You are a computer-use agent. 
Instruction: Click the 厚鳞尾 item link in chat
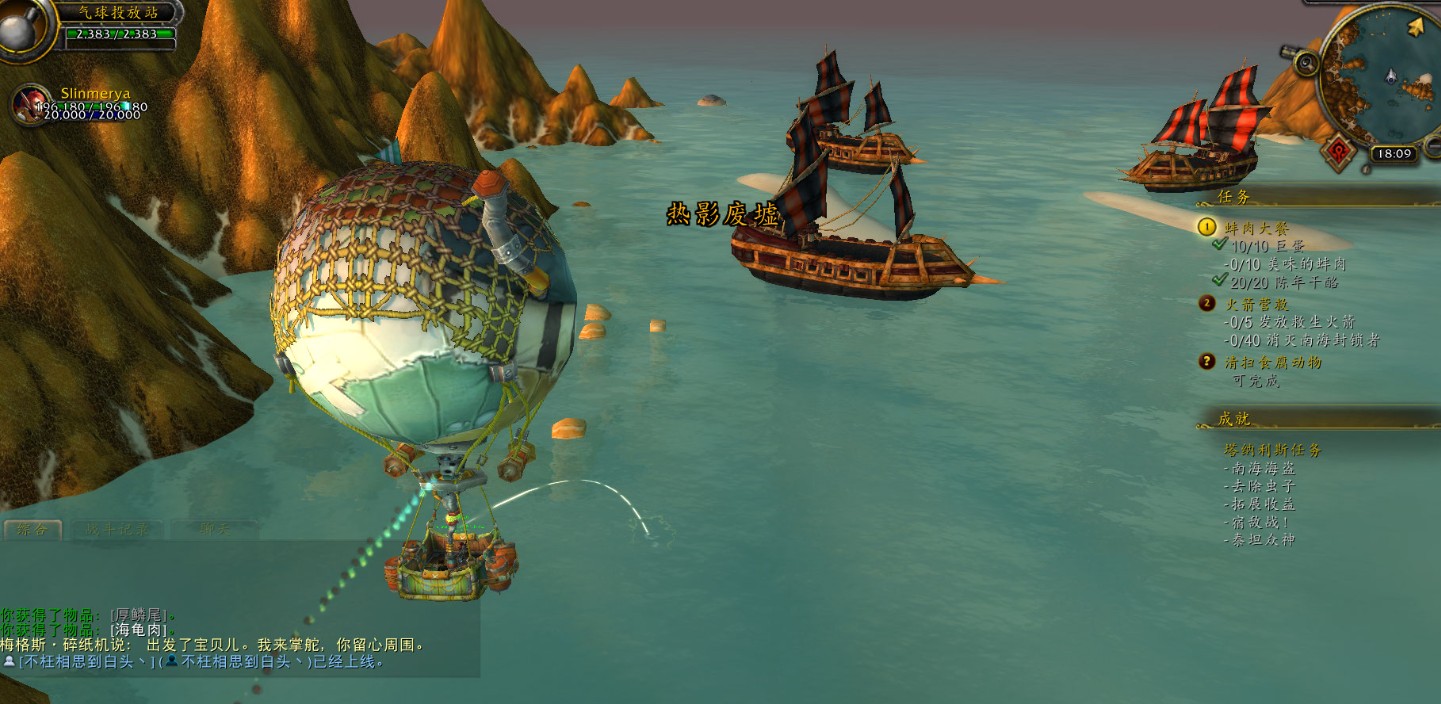[x=140, y=614]
